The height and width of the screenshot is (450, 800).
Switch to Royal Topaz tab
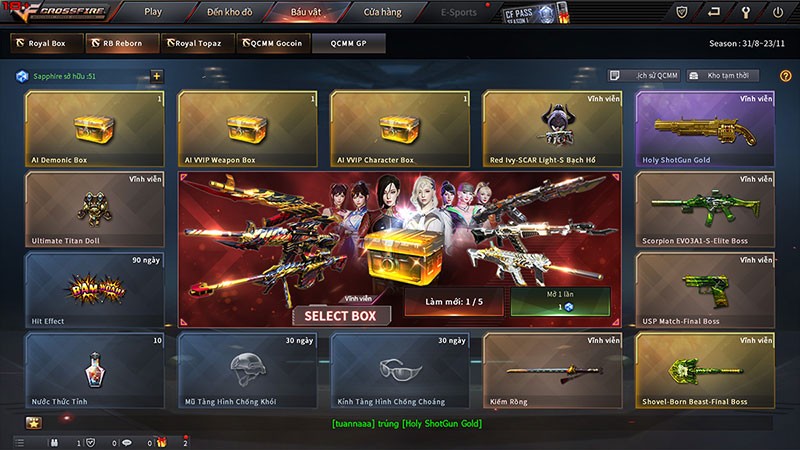pos(198,44)
